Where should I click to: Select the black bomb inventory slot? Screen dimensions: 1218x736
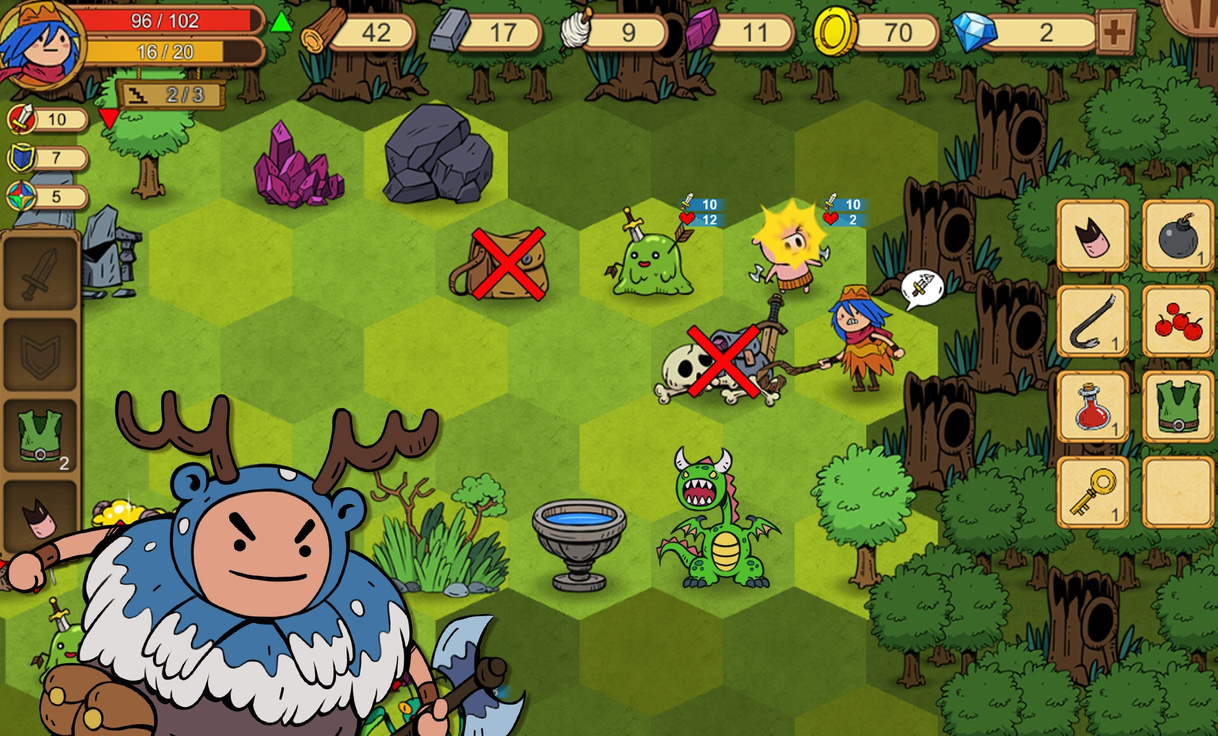tap(1178, 236)
